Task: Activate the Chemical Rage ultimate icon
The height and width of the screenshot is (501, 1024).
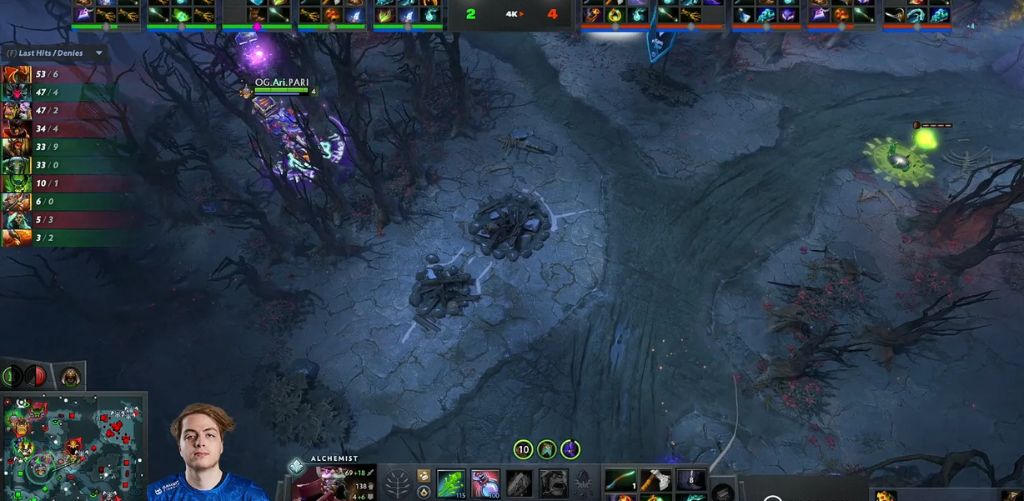Action: [555, 483]
